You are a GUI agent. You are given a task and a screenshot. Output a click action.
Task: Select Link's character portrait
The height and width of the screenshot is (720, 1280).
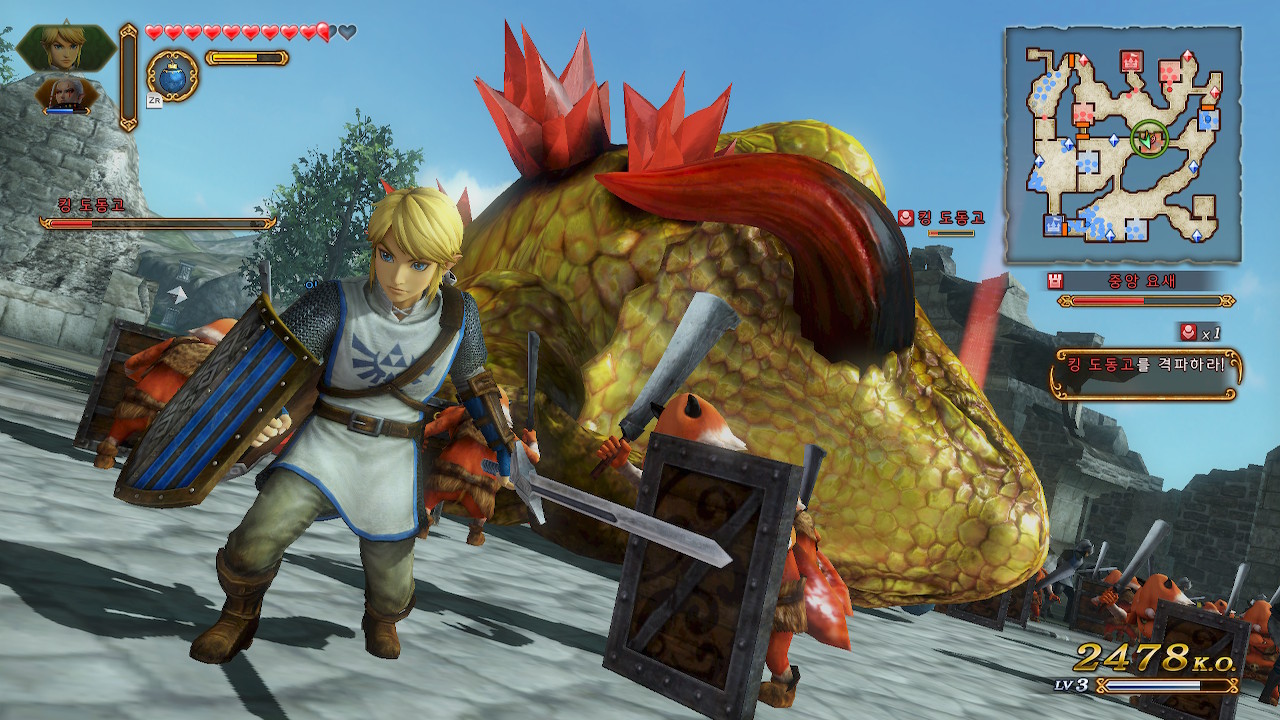(x=66, y=46)
